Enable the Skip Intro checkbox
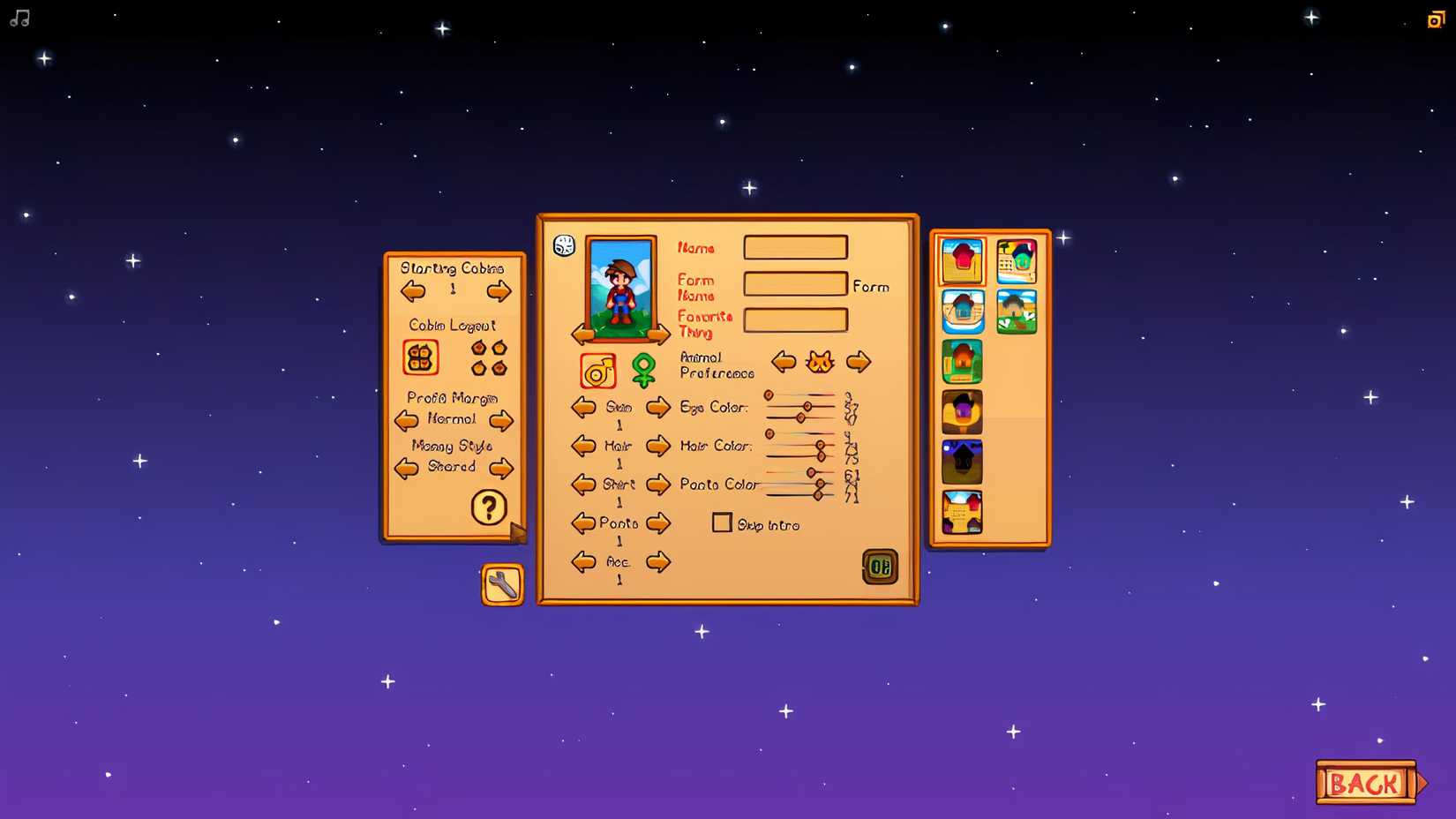Image resolution: width=1456 pixels, height=819 pixels. click(722, 523)
